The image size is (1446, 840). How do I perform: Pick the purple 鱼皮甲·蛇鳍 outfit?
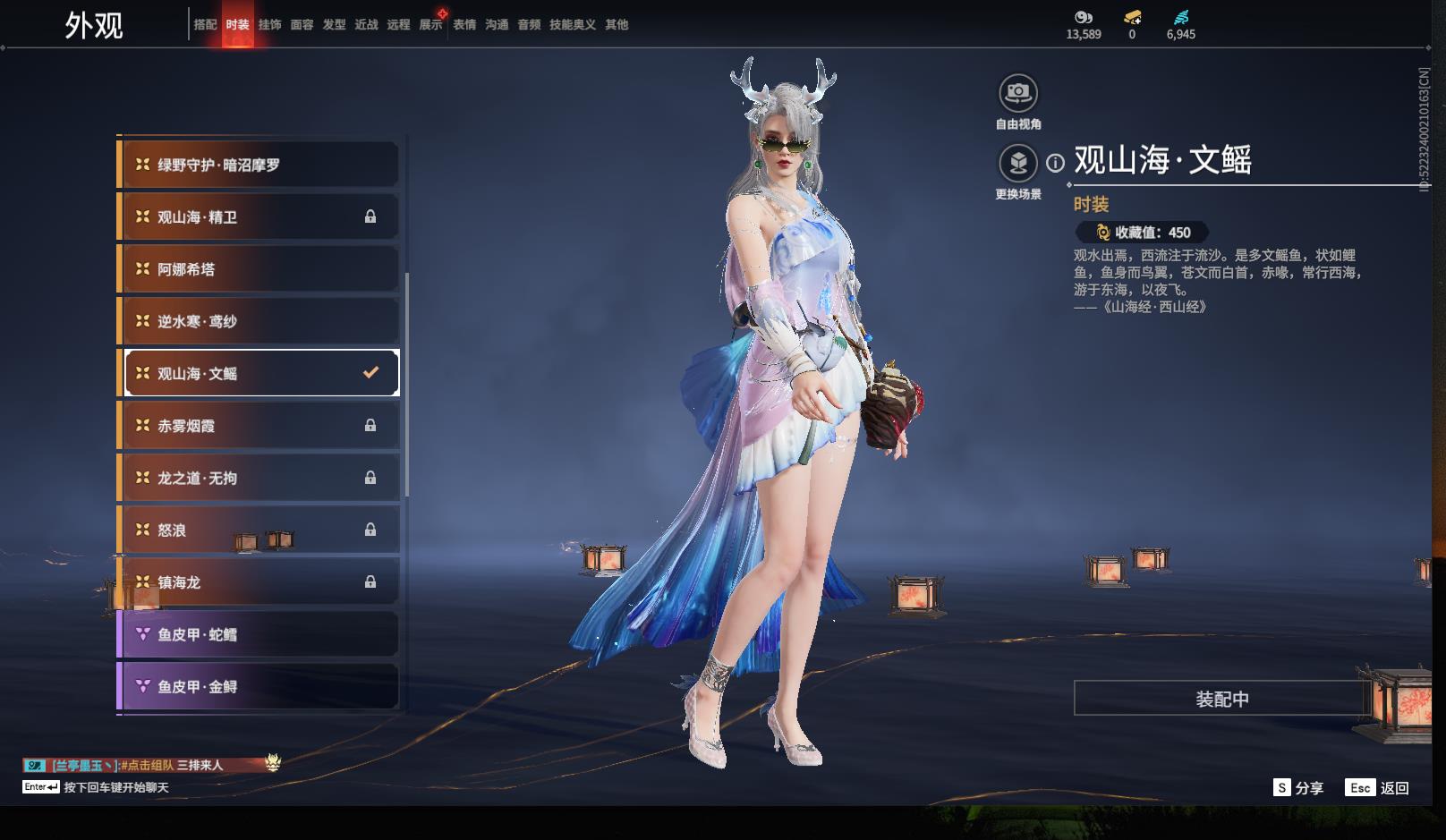259,634
